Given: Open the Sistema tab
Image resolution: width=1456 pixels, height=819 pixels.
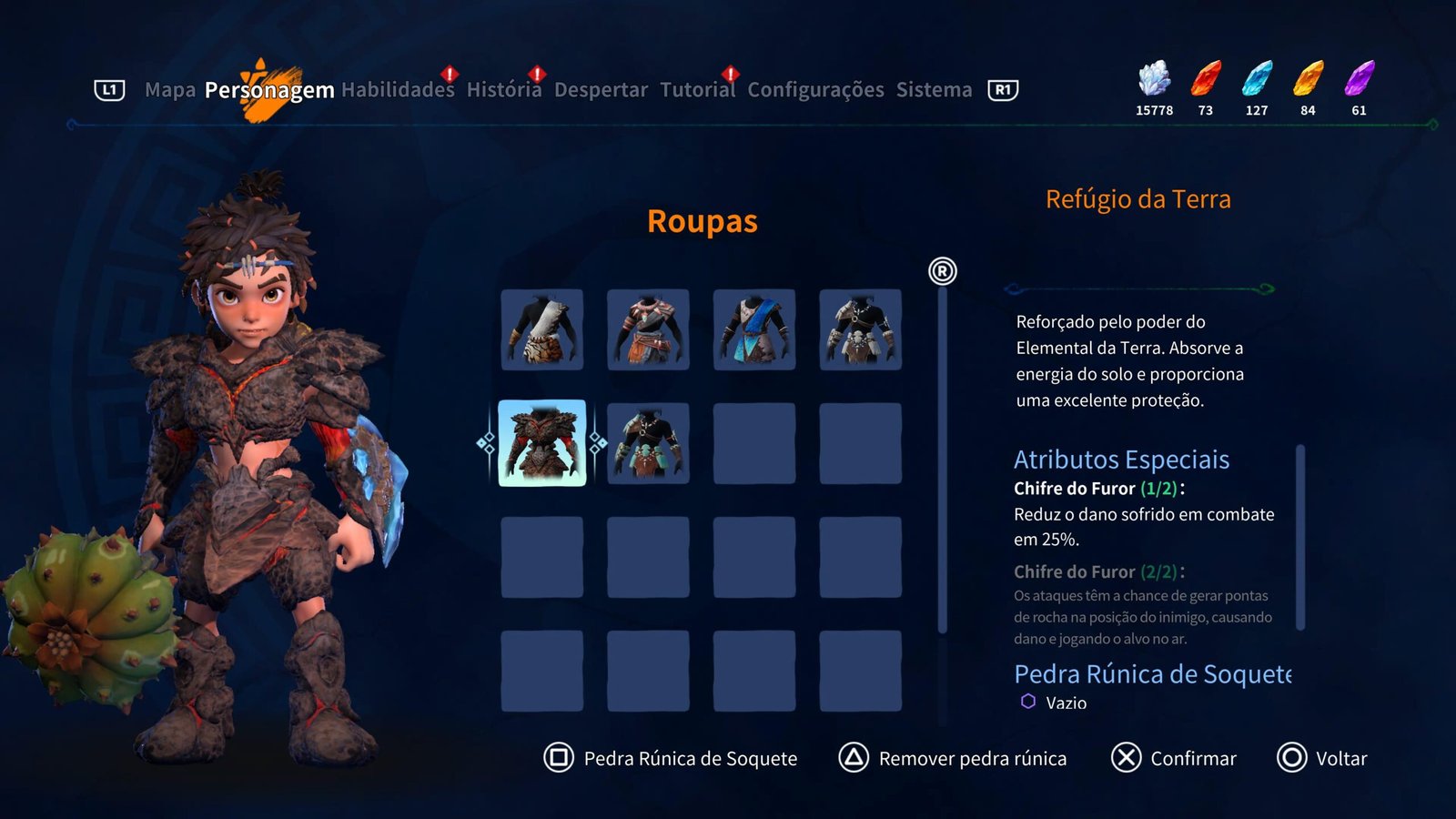Looking at the screenshot, I should 934,90.
